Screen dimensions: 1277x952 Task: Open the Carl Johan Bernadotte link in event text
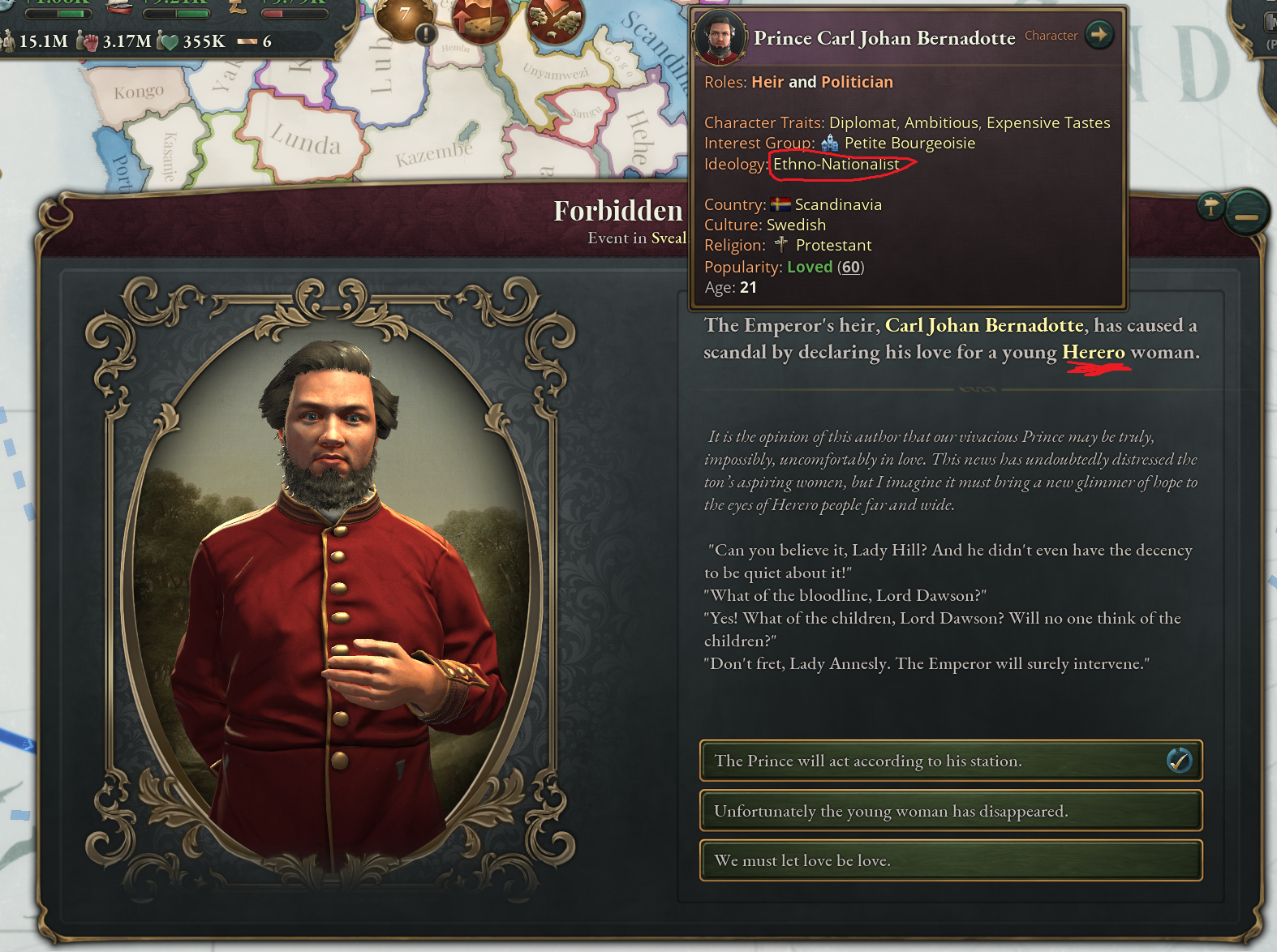[983, 325]
